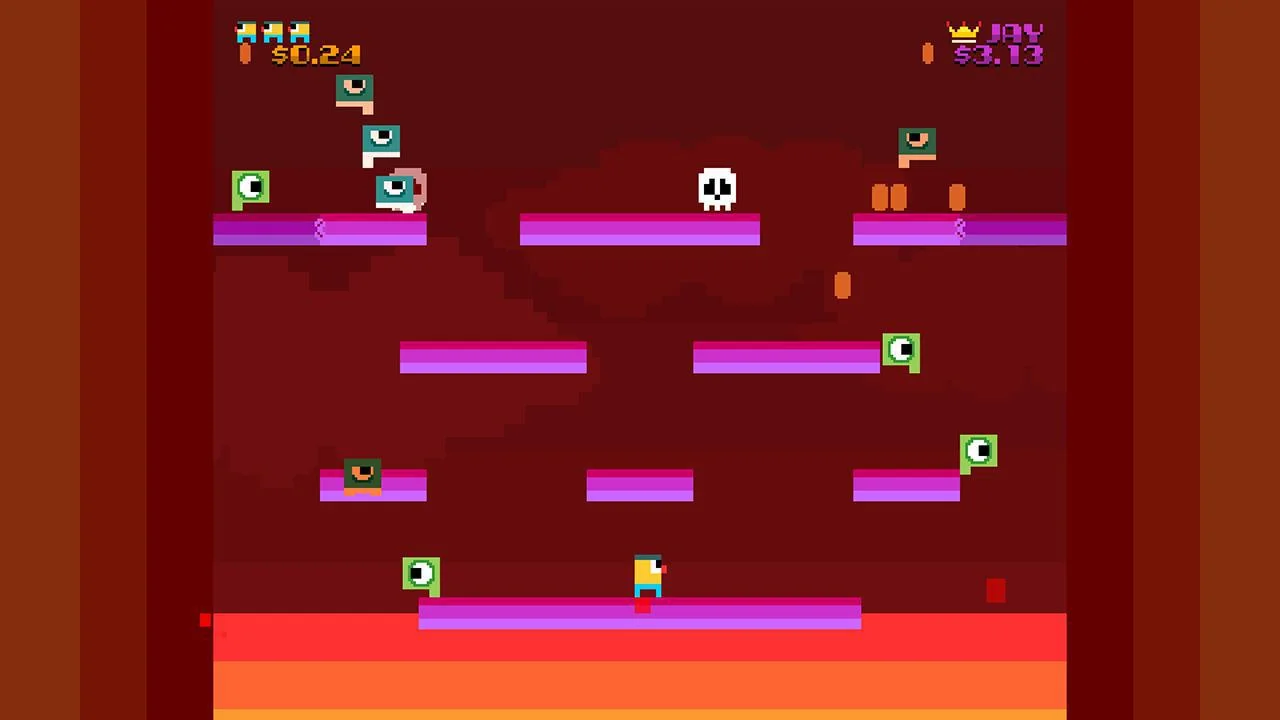Click the white skull bomb

[x=717, y=188]
